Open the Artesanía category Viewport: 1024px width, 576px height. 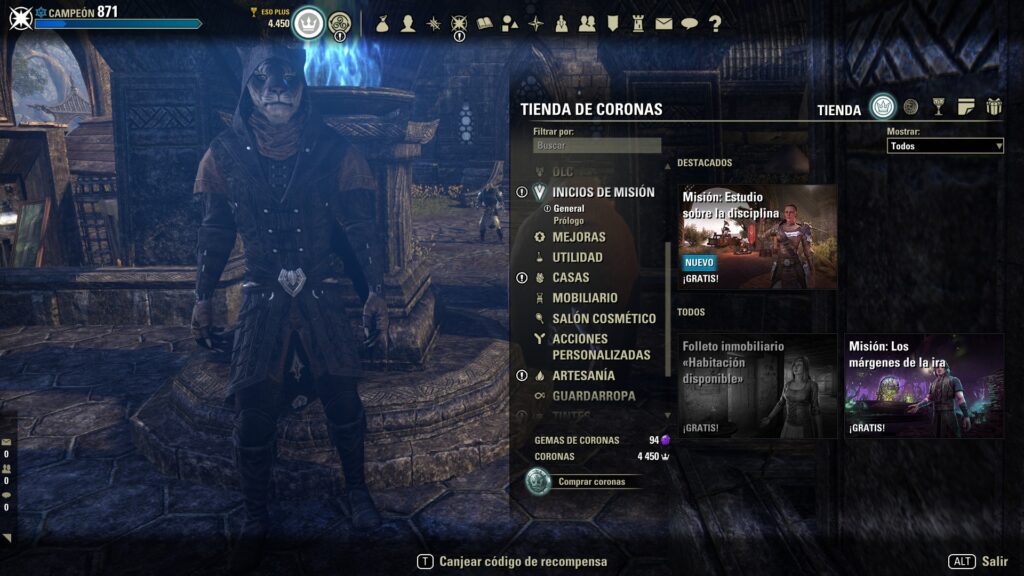click(x=583, y=375)
